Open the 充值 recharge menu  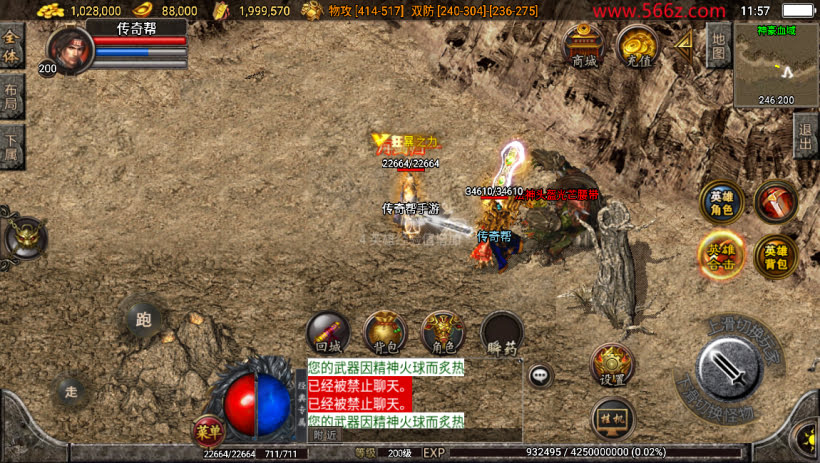tap(636, 45)
